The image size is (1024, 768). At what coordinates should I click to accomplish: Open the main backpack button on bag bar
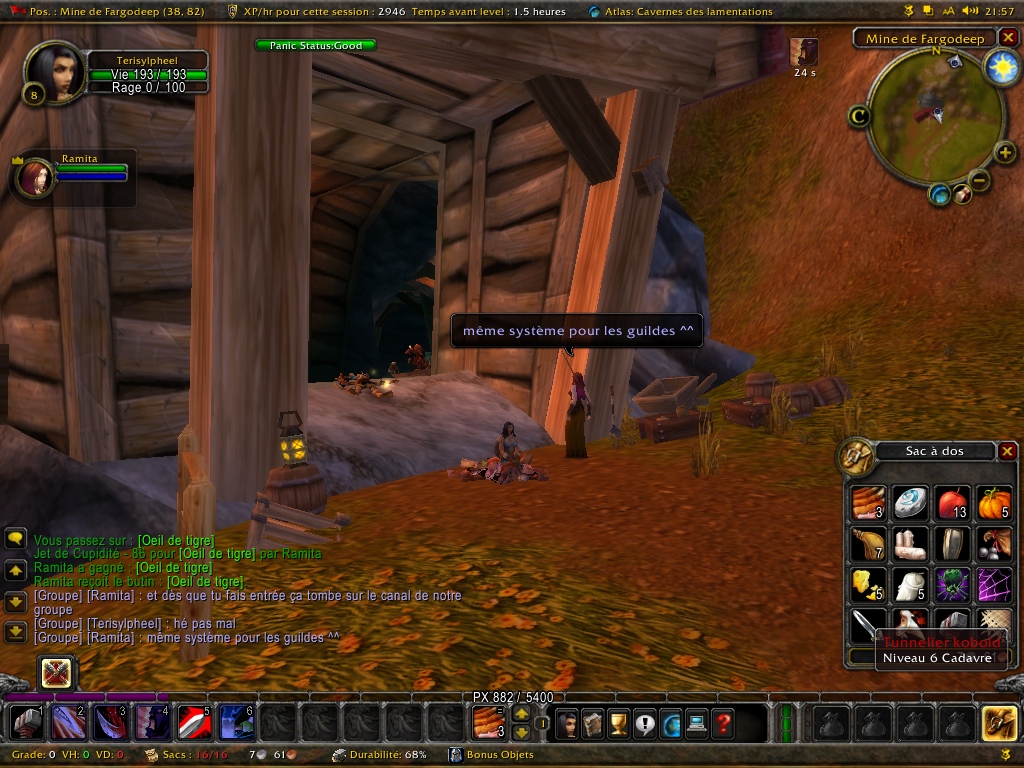999,722
